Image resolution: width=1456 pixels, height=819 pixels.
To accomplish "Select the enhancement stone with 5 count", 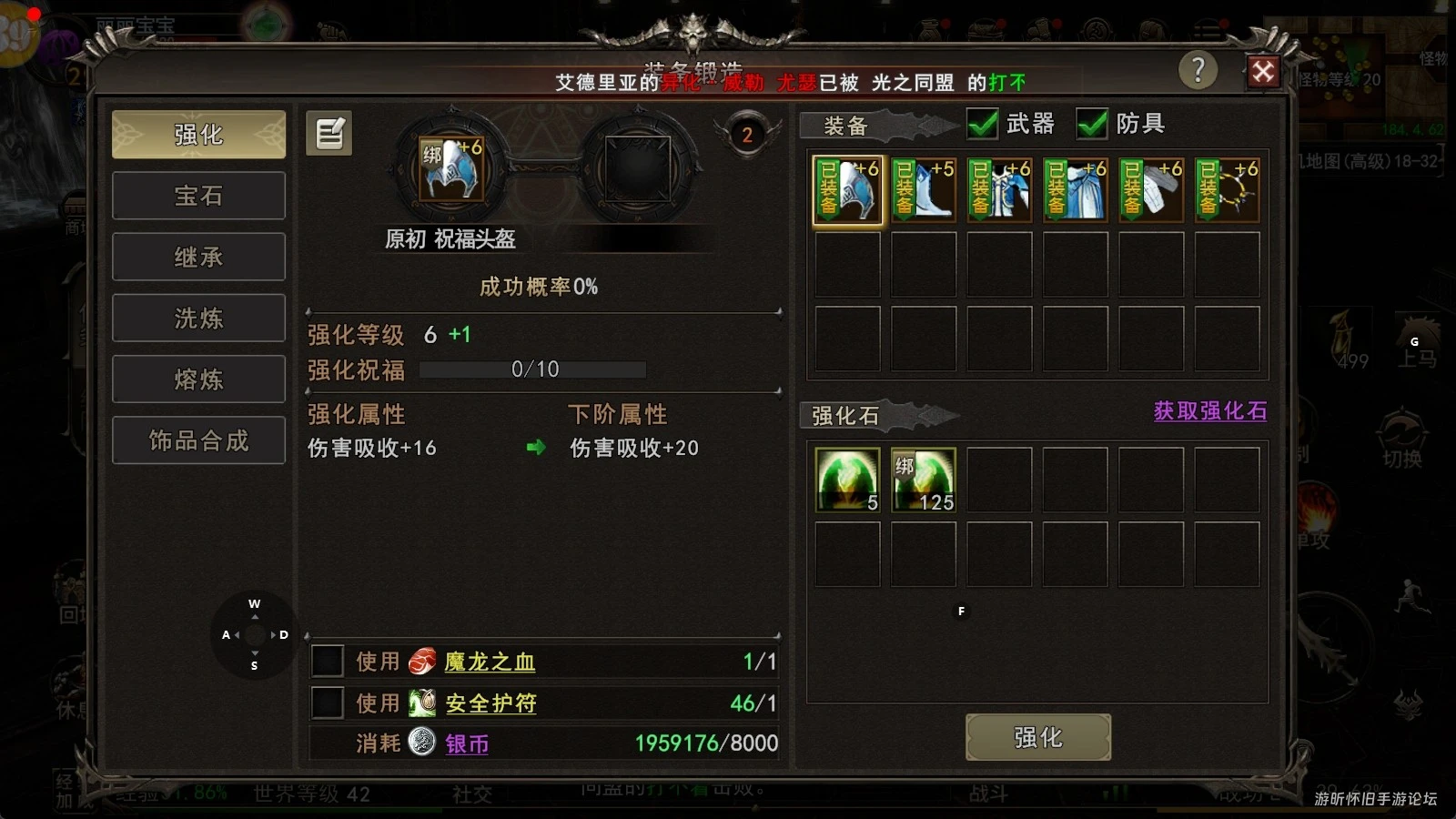I will click(846, 480).
